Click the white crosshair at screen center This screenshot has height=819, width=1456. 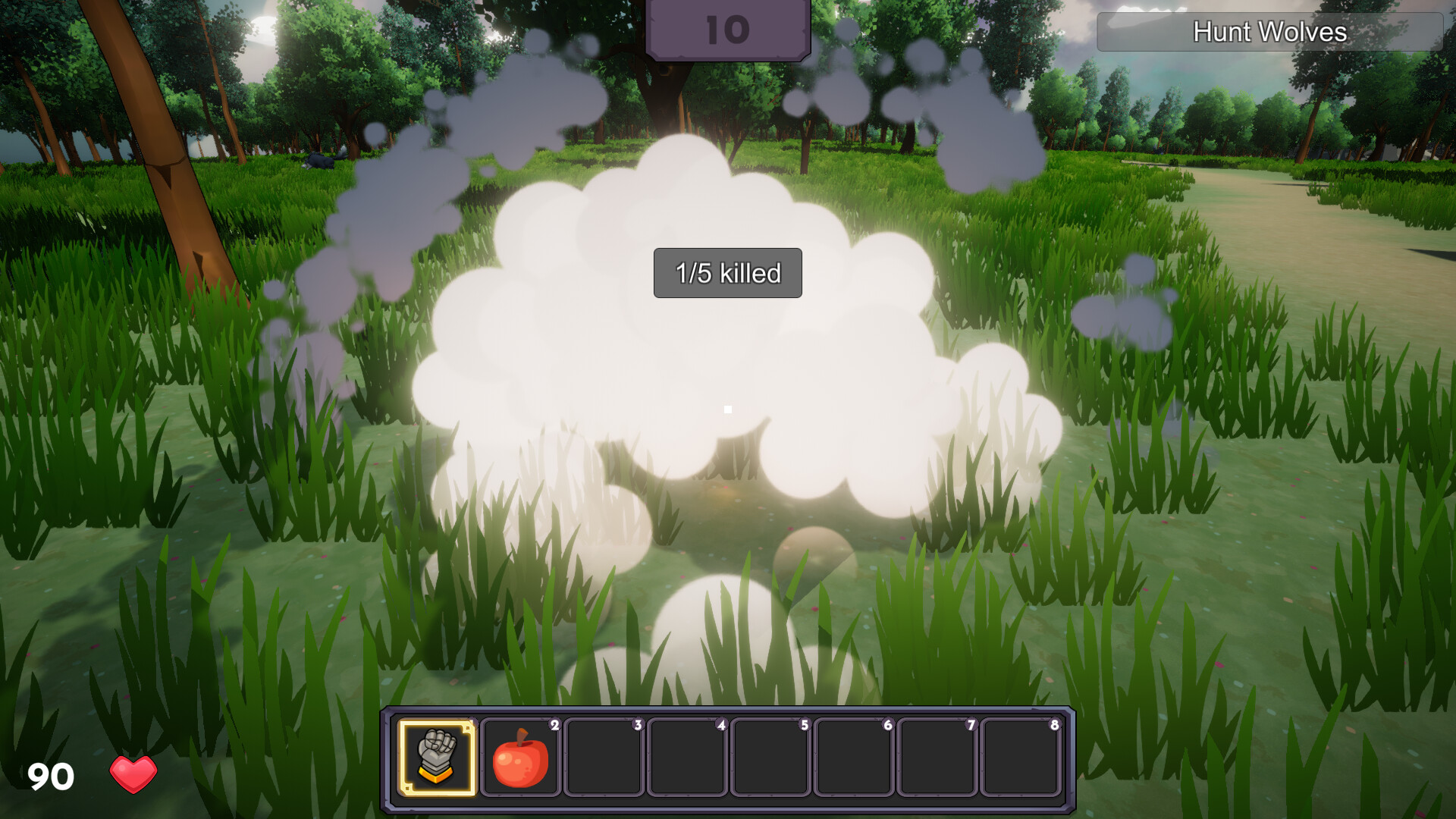point(728,409)
